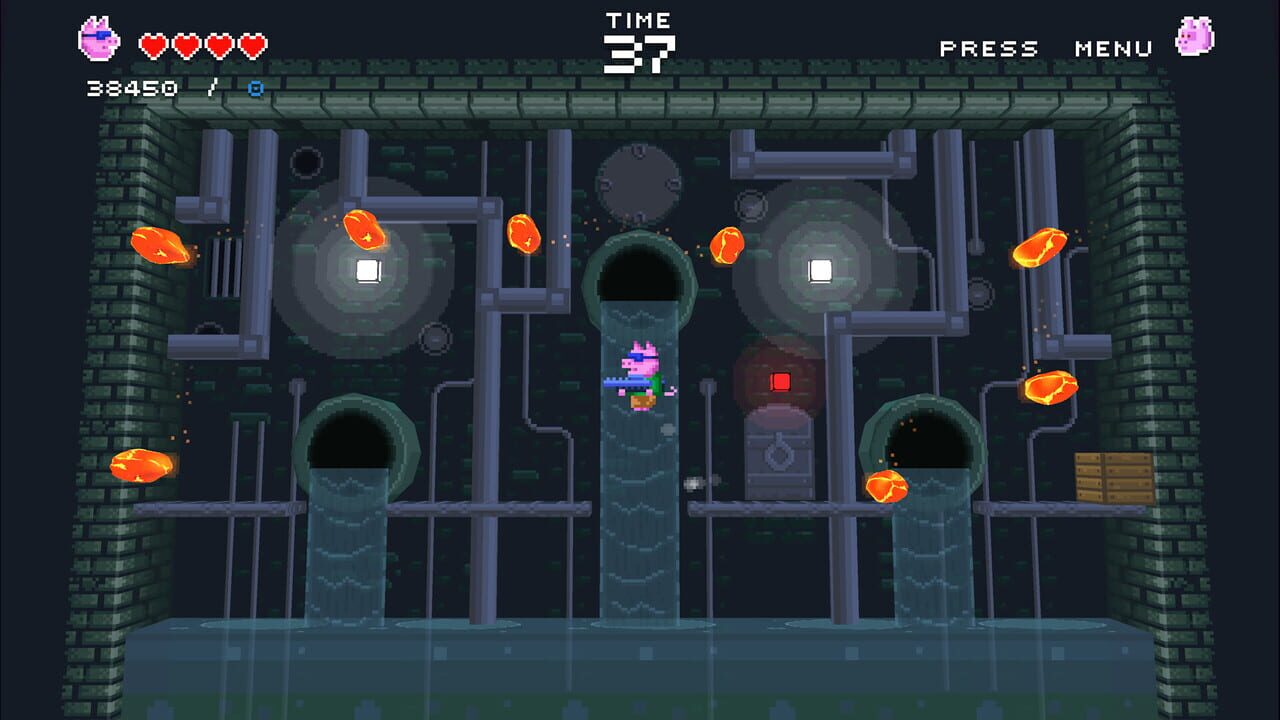Click the first red heart in the health bar
Image resolution: width=1280 pixels, height=720 pixels.
(x=151, y=44)
